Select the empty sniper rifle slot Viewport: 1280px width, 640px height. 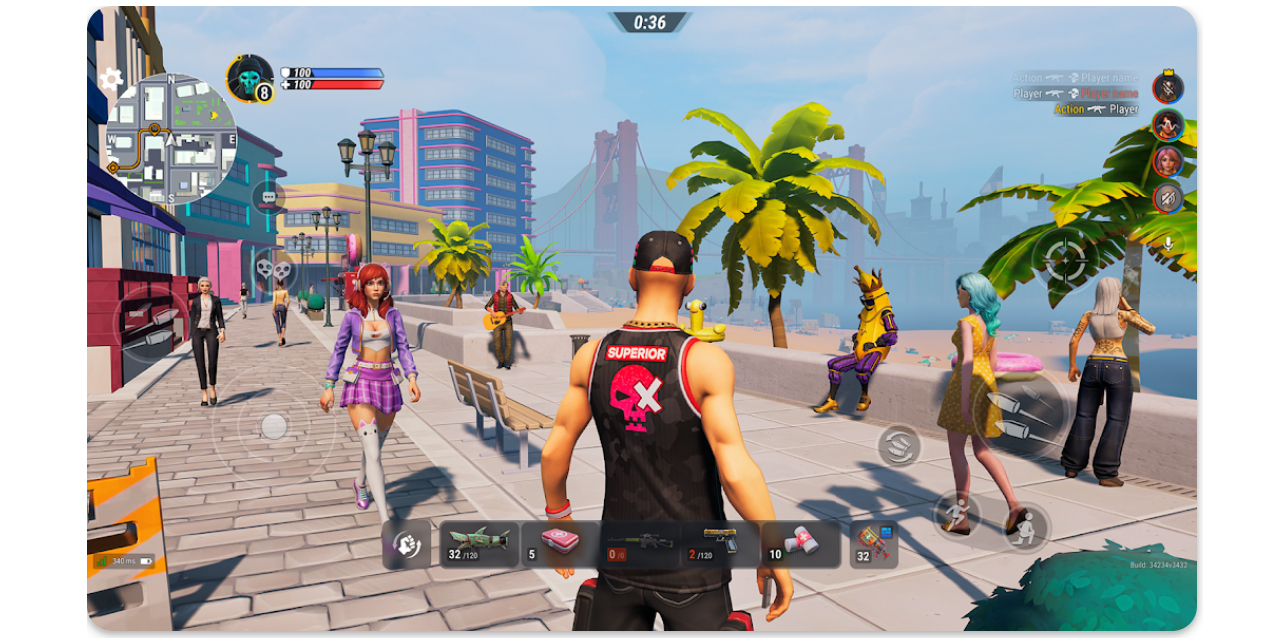(640, 544)
